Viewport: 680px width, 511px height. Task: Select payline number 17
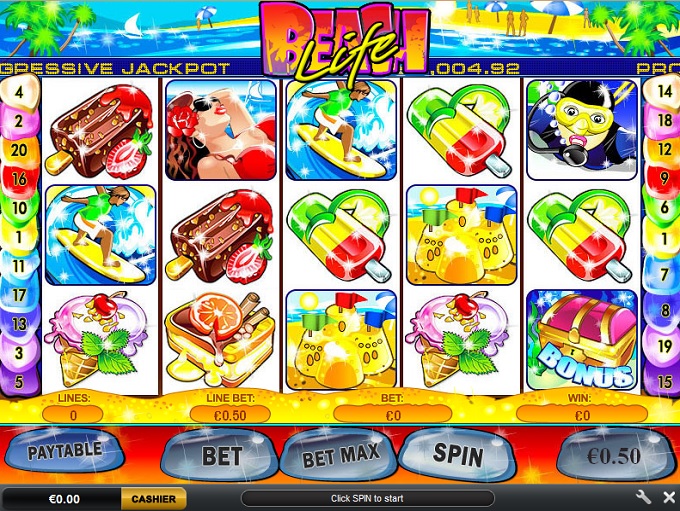tap(20, 295)
